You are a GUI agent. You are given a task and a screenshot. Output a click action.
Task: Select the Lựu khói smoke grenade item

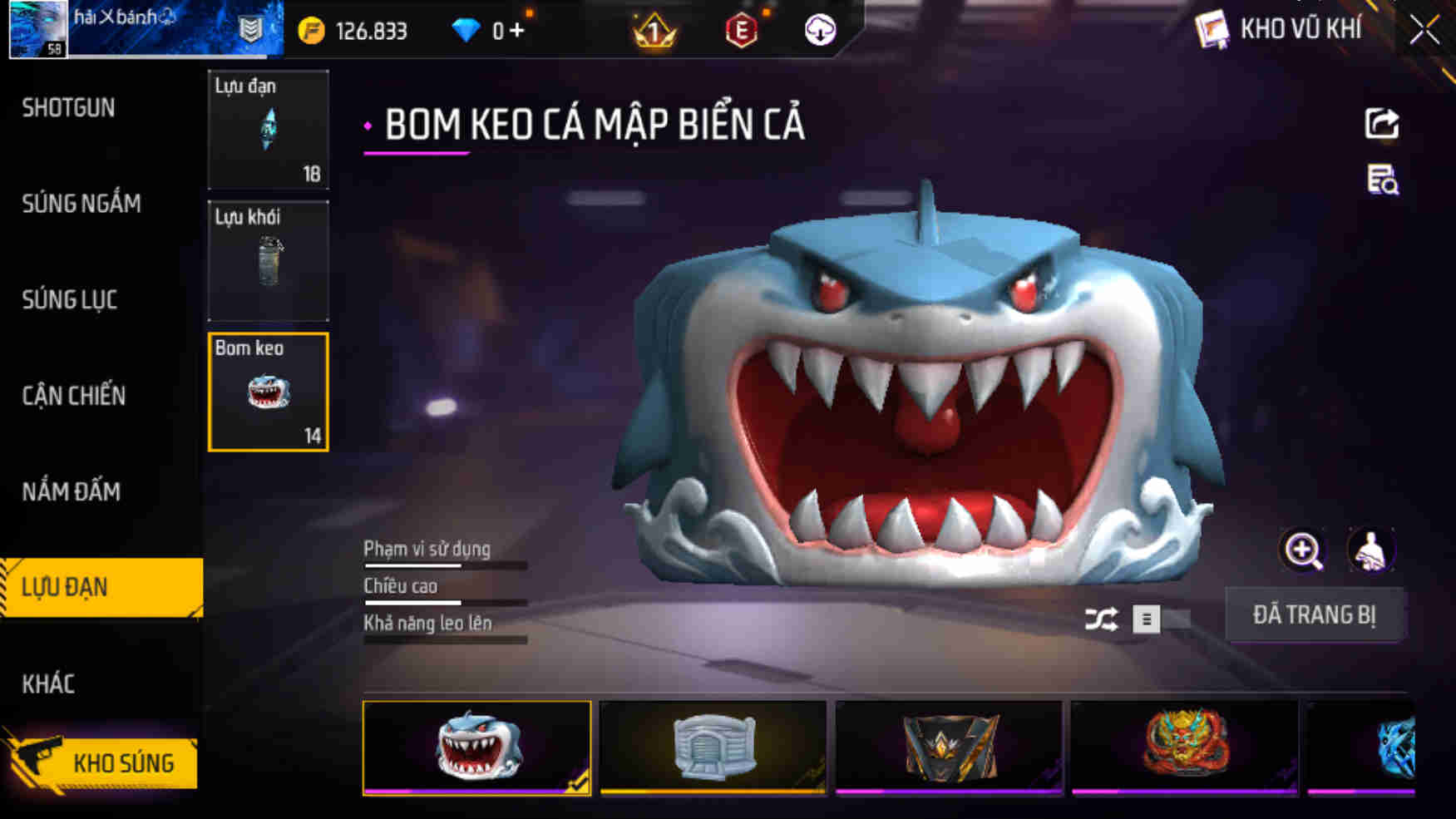(268, 260)
